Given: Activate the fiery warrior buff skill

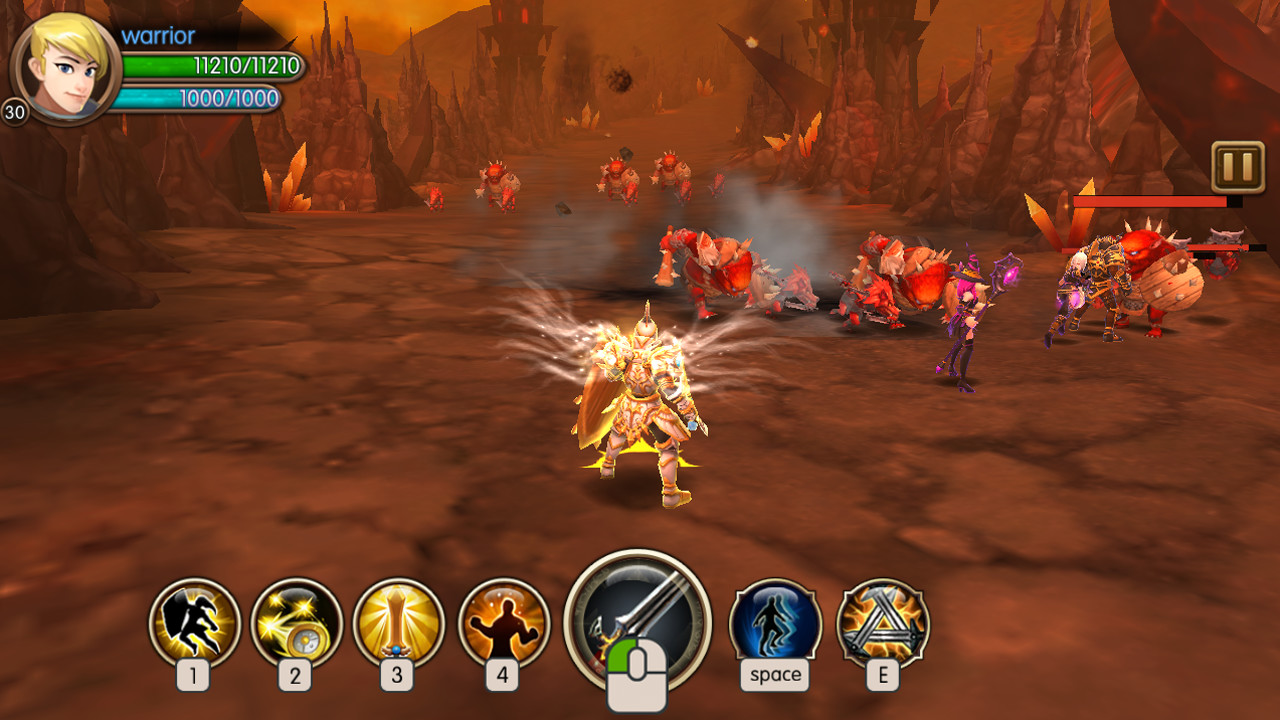Looking at the screenshot, I should point(503,623).
